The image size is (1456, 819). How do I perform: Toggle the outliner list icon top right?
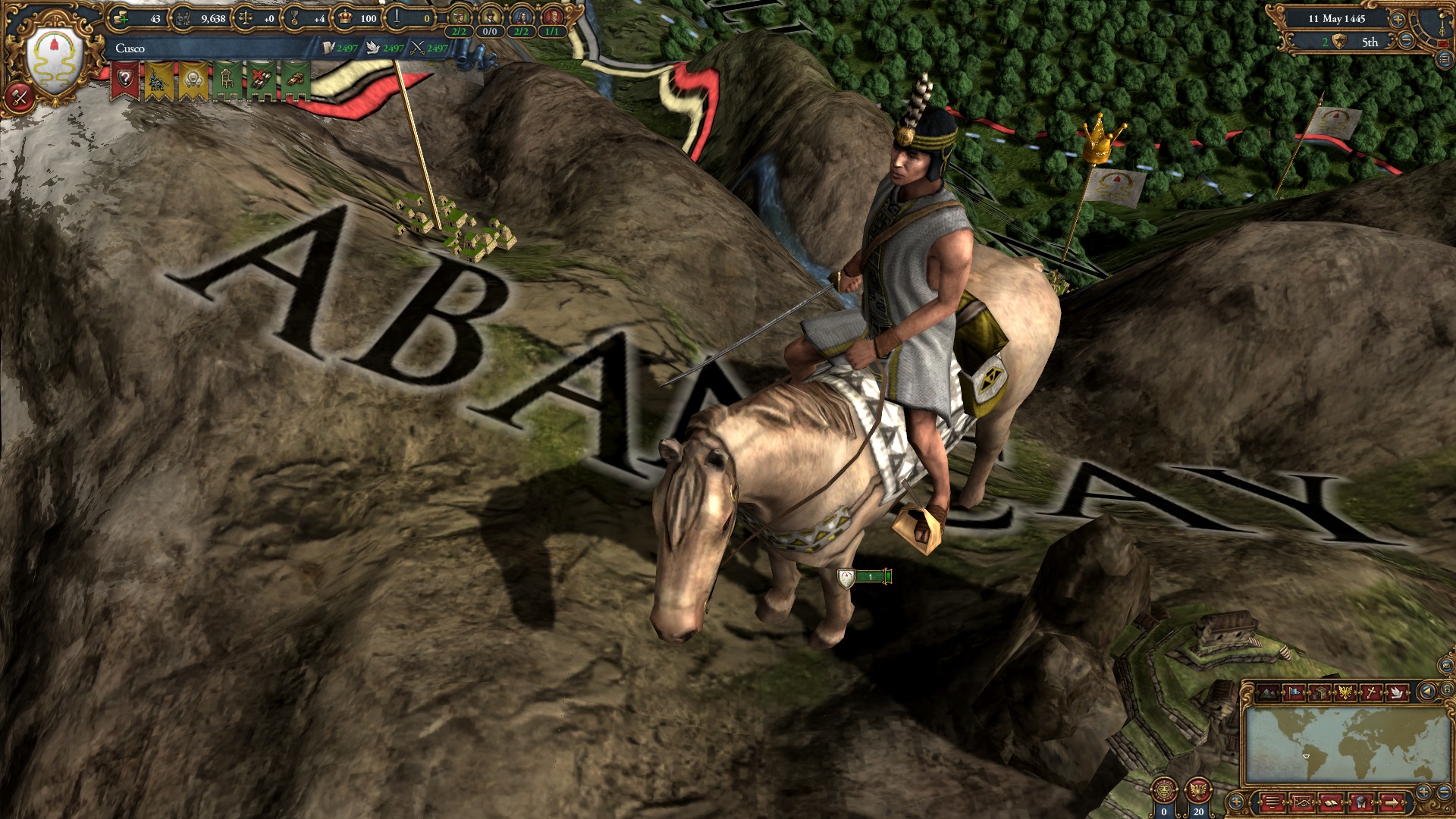tap(1445, 61)
